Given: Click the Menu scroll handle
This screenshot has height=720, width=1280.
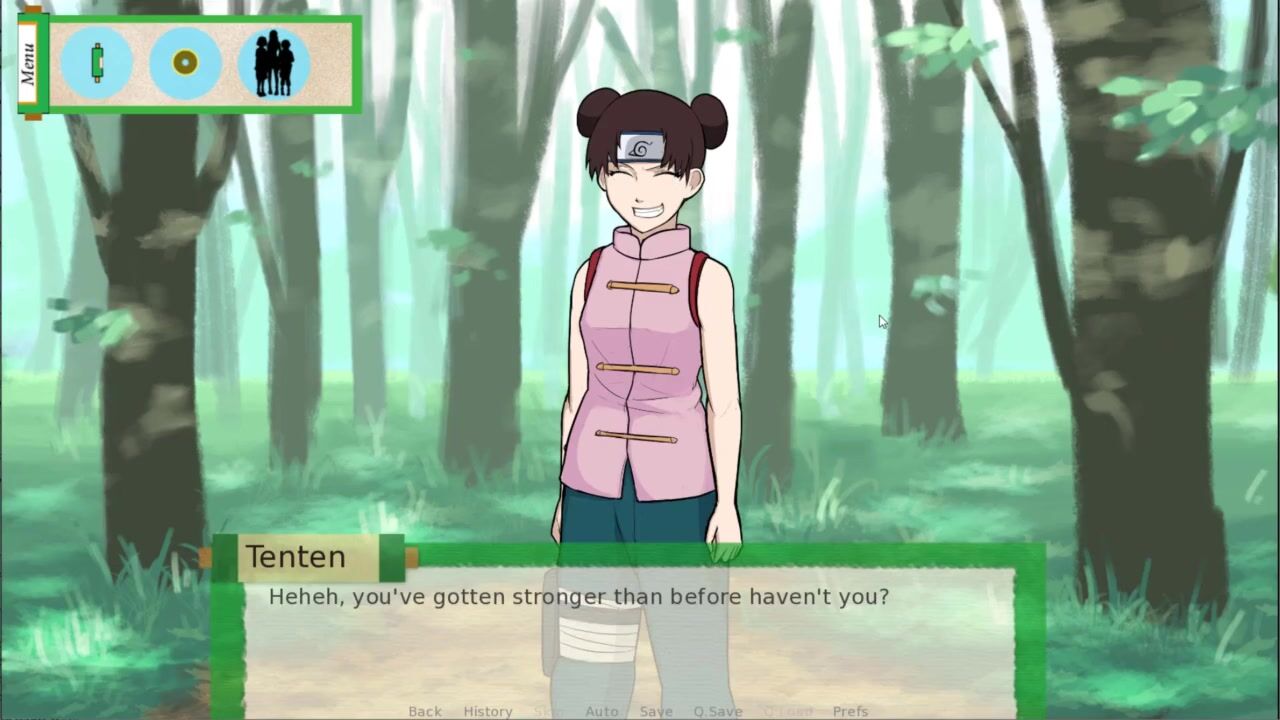Looking at the screenshot, I should tap(28, 63).
